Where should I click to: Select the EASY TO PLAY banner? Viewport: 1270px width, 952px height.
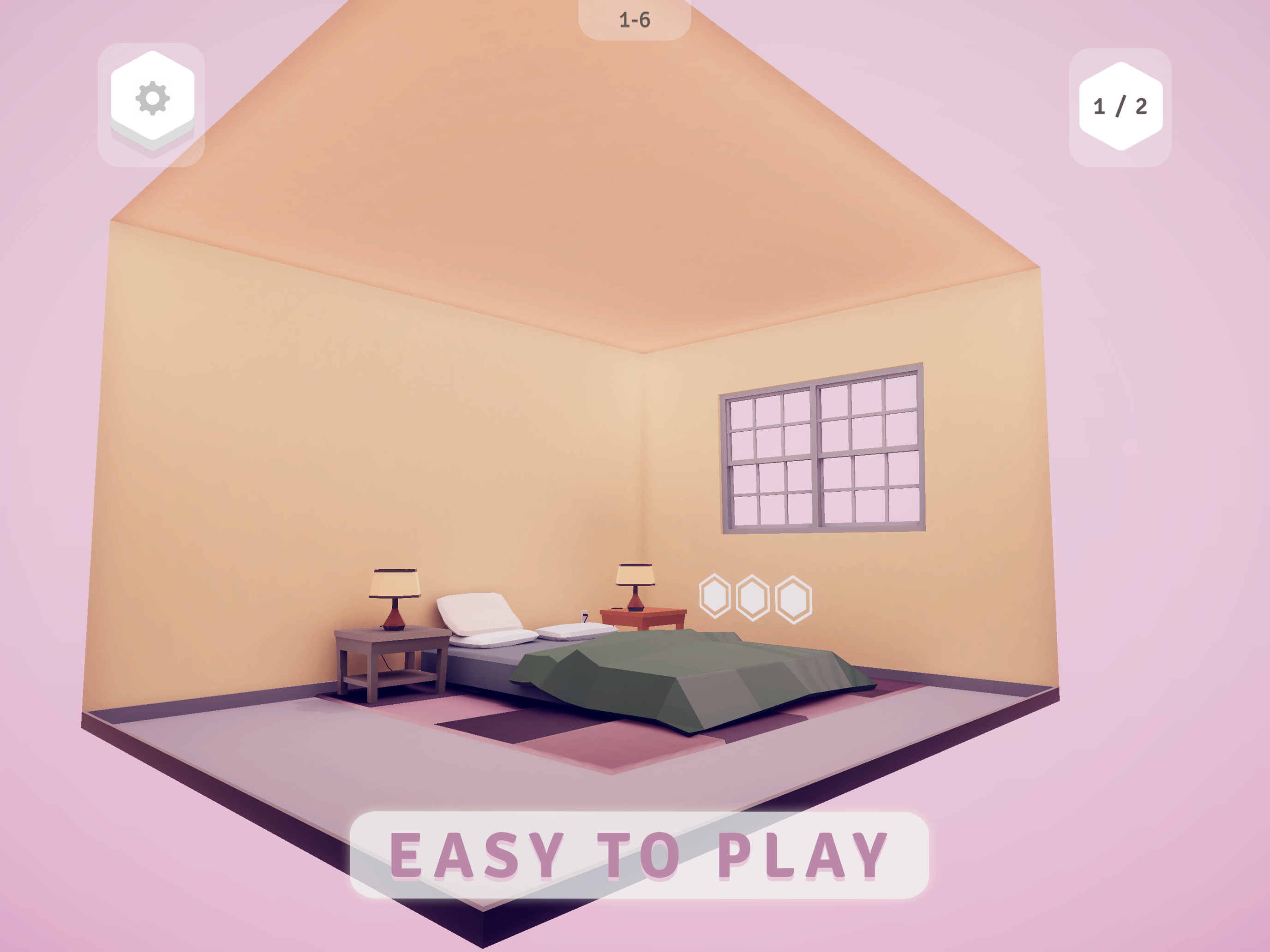[x=638, y=853]
